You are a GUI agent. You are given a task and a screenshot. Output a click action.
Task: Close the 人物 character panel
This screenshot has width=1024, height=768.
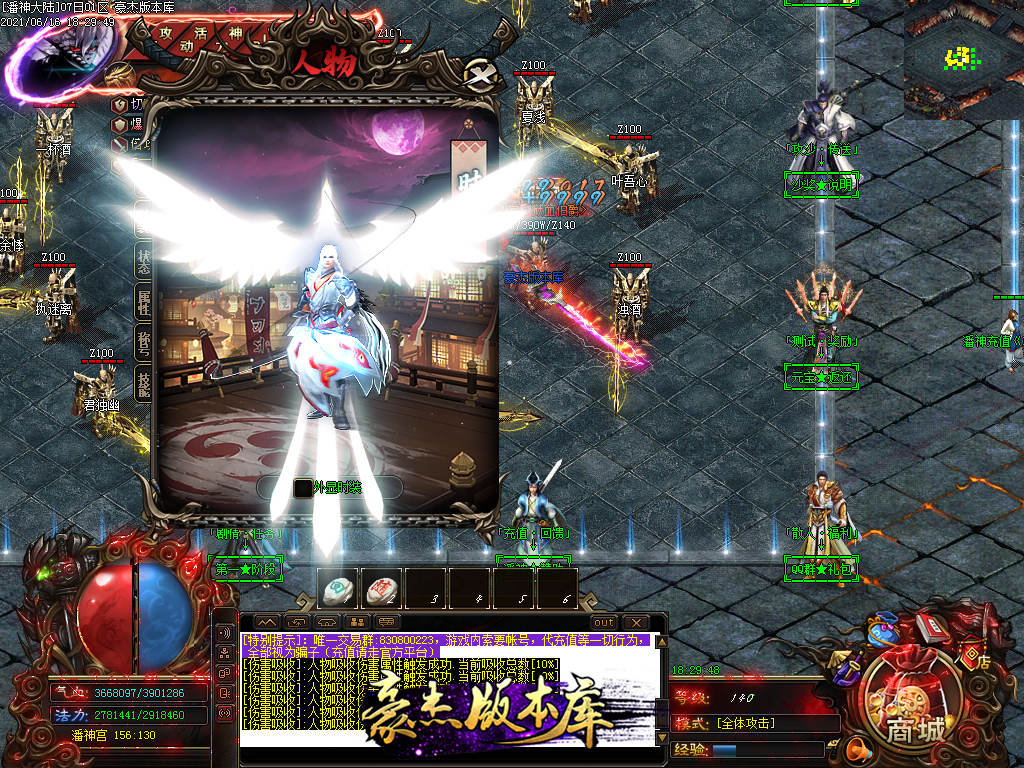[481, 75]
